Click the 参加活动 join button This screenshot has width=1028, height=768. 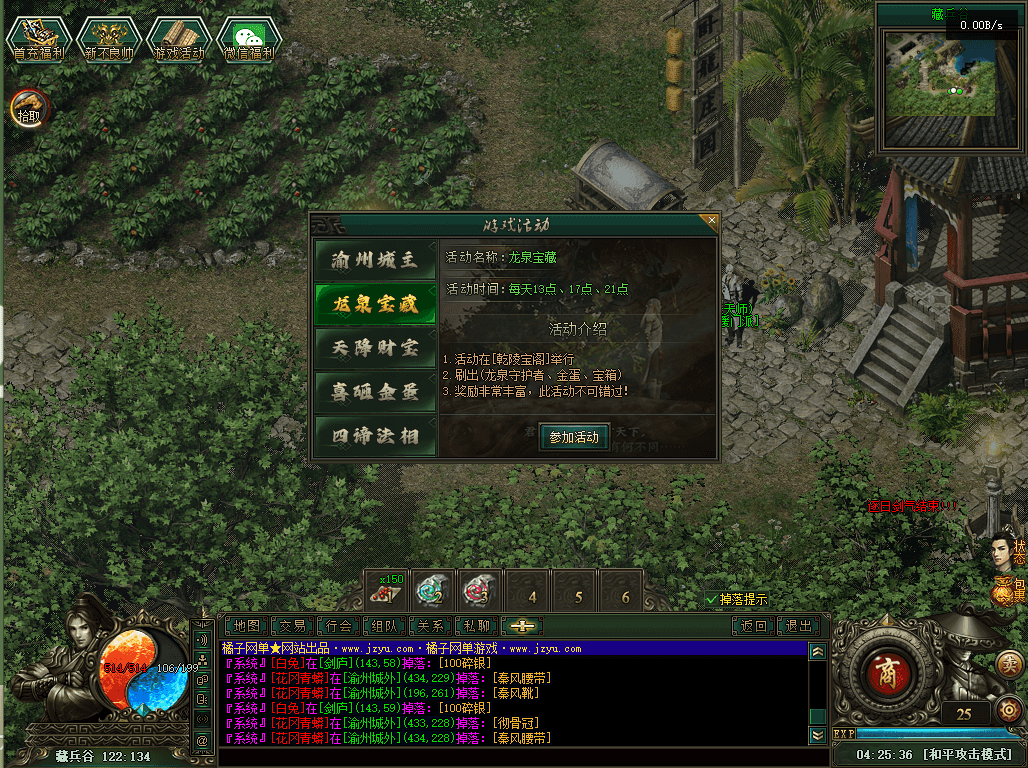pyautogui.click(x=574, y=437)
